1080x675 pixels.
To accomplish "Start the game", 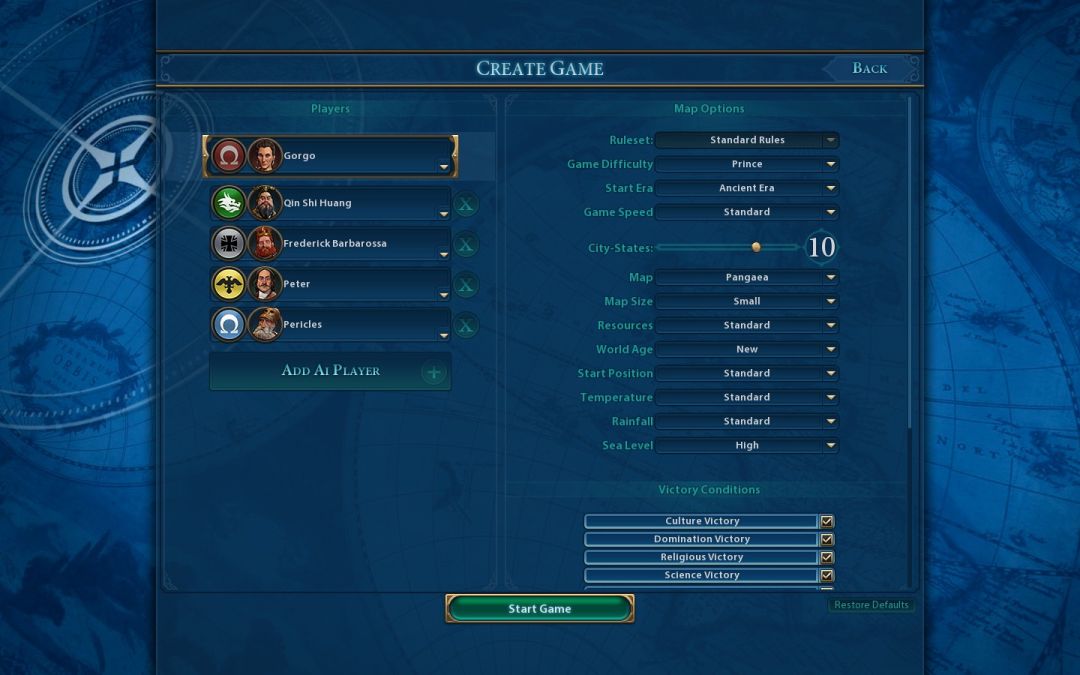I will 539,608.
